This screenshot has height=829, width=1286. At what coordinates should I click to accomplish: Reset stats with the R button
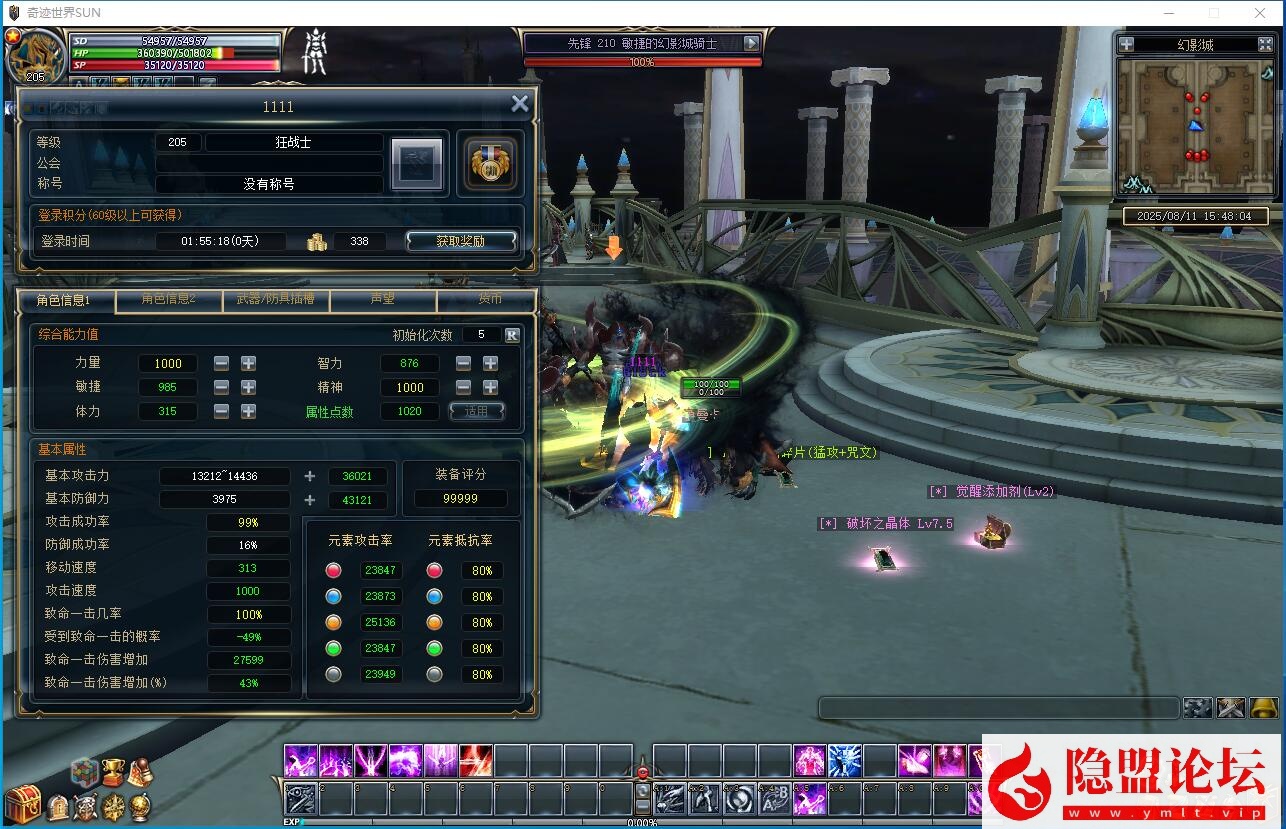pos(512,335)
